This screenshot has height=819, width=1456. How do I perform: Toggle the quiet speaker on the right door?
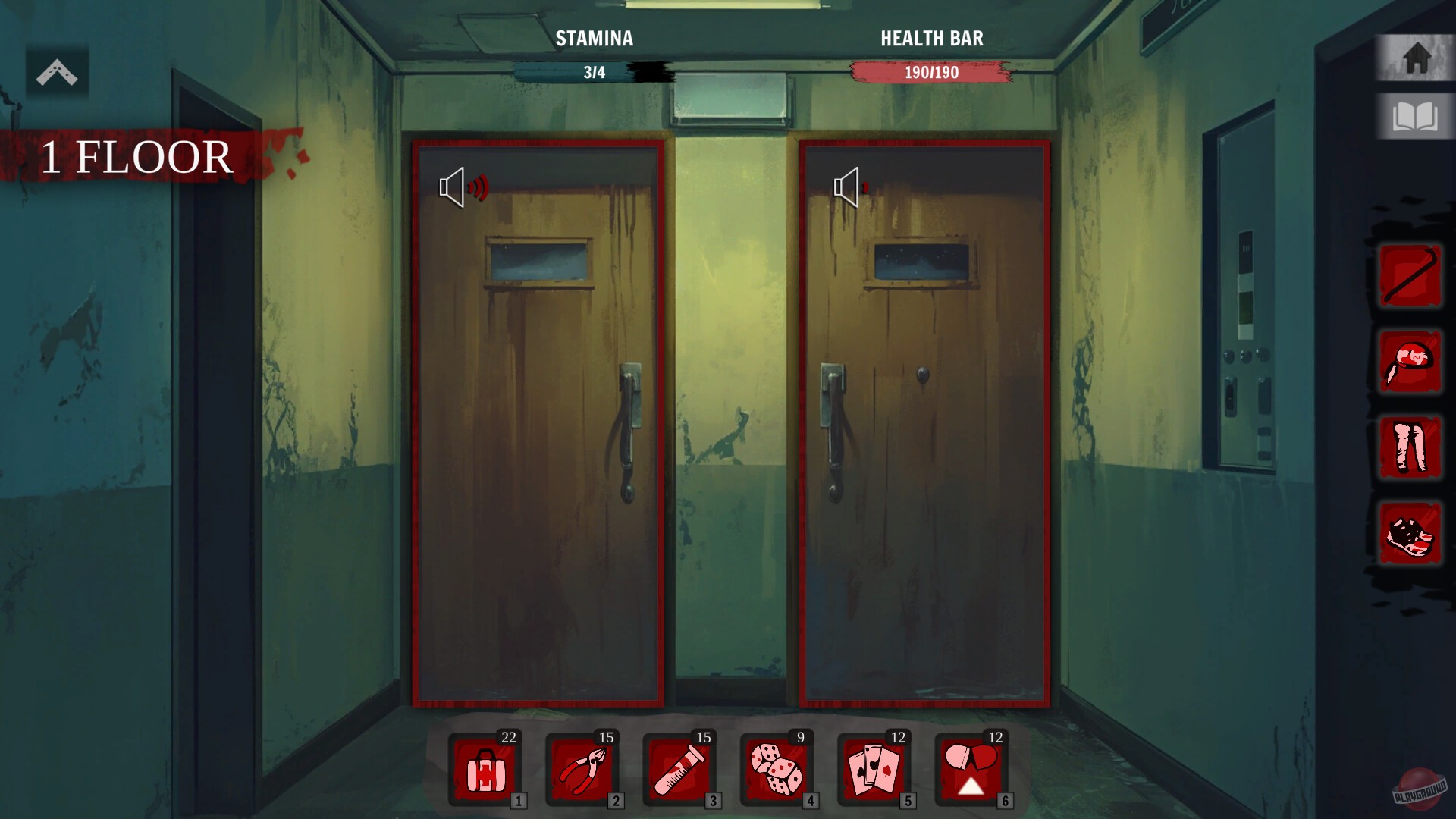pos(848,187)
